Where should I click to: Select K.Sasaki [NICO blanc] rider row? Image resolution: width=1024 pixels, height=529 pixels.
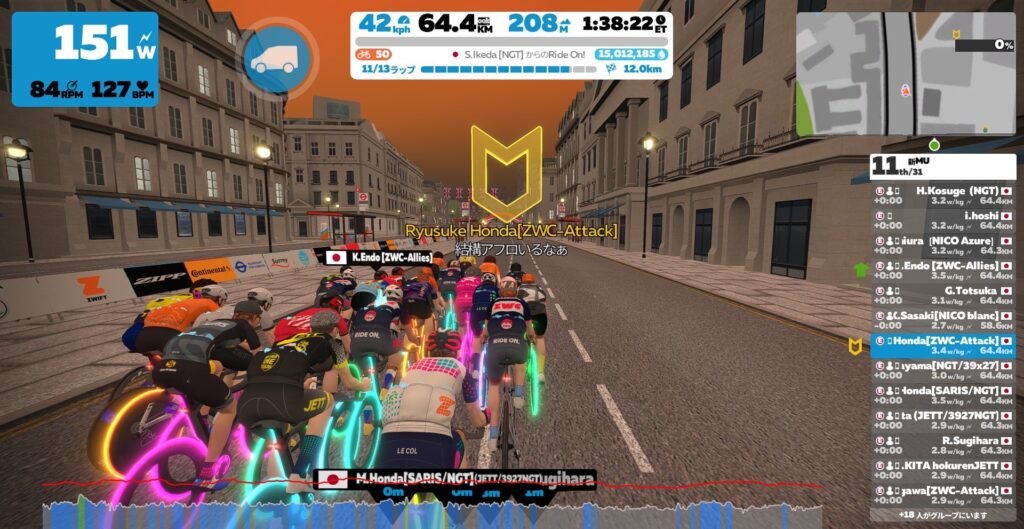(x=943, y=319)
